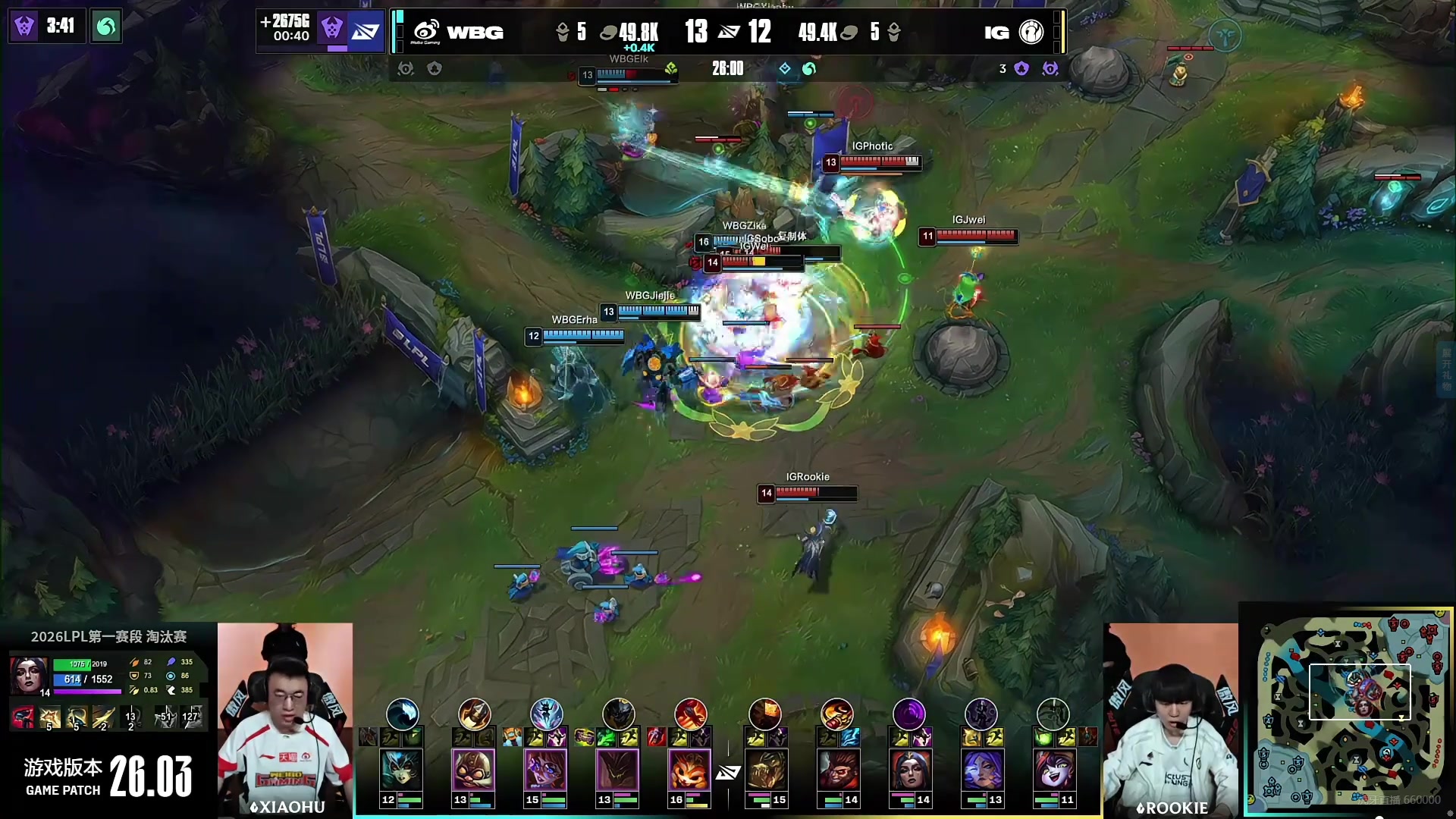Click the IG team logo in the scoreboard
Image resolution: width=1456 pixels, height=819 pixels.
click(x=1031, y=32)
